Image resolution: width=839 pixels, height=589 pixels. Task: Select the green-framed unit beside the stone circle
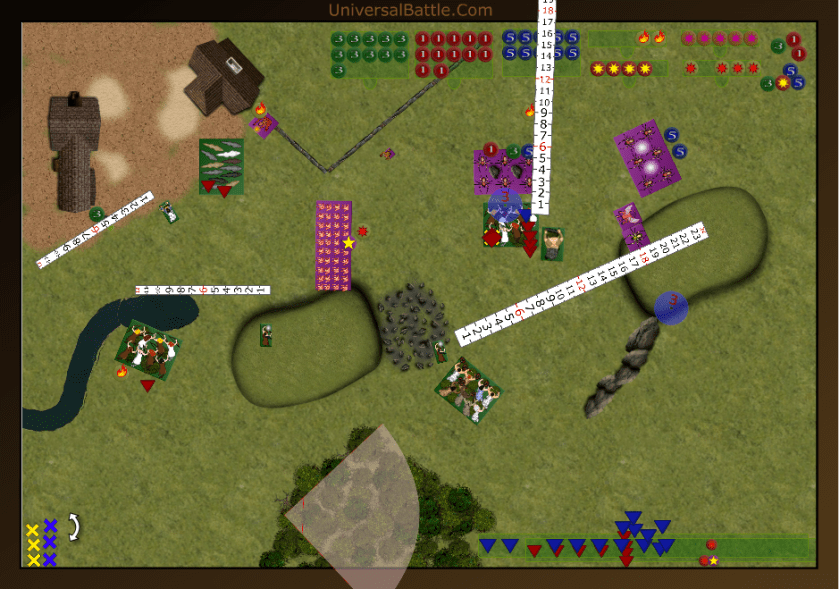[x=468, y=389]
